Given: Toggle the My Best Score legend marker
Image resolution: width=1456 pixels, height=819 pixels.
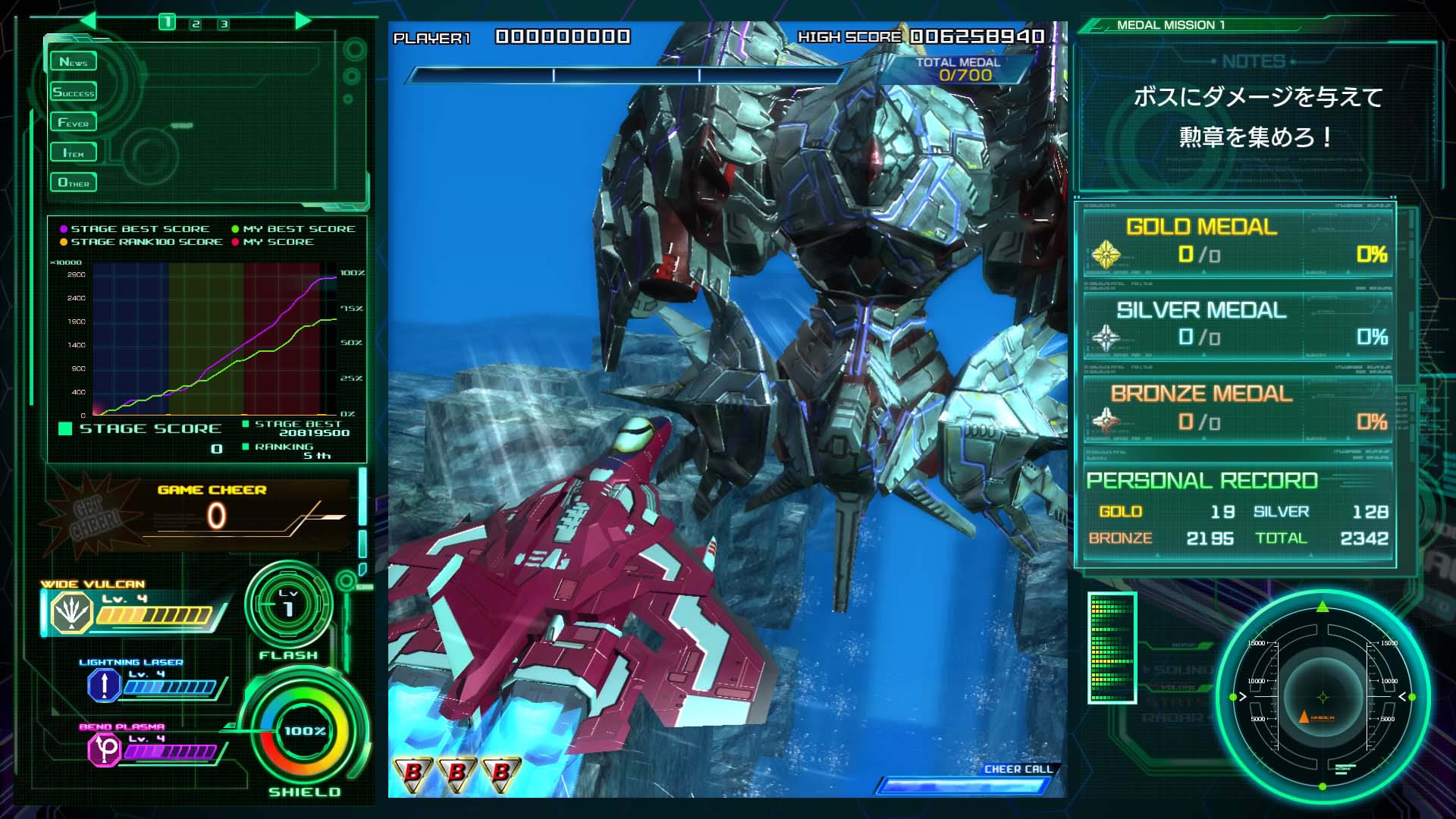Looking at the screenshot, I should (x=234, y=227).
